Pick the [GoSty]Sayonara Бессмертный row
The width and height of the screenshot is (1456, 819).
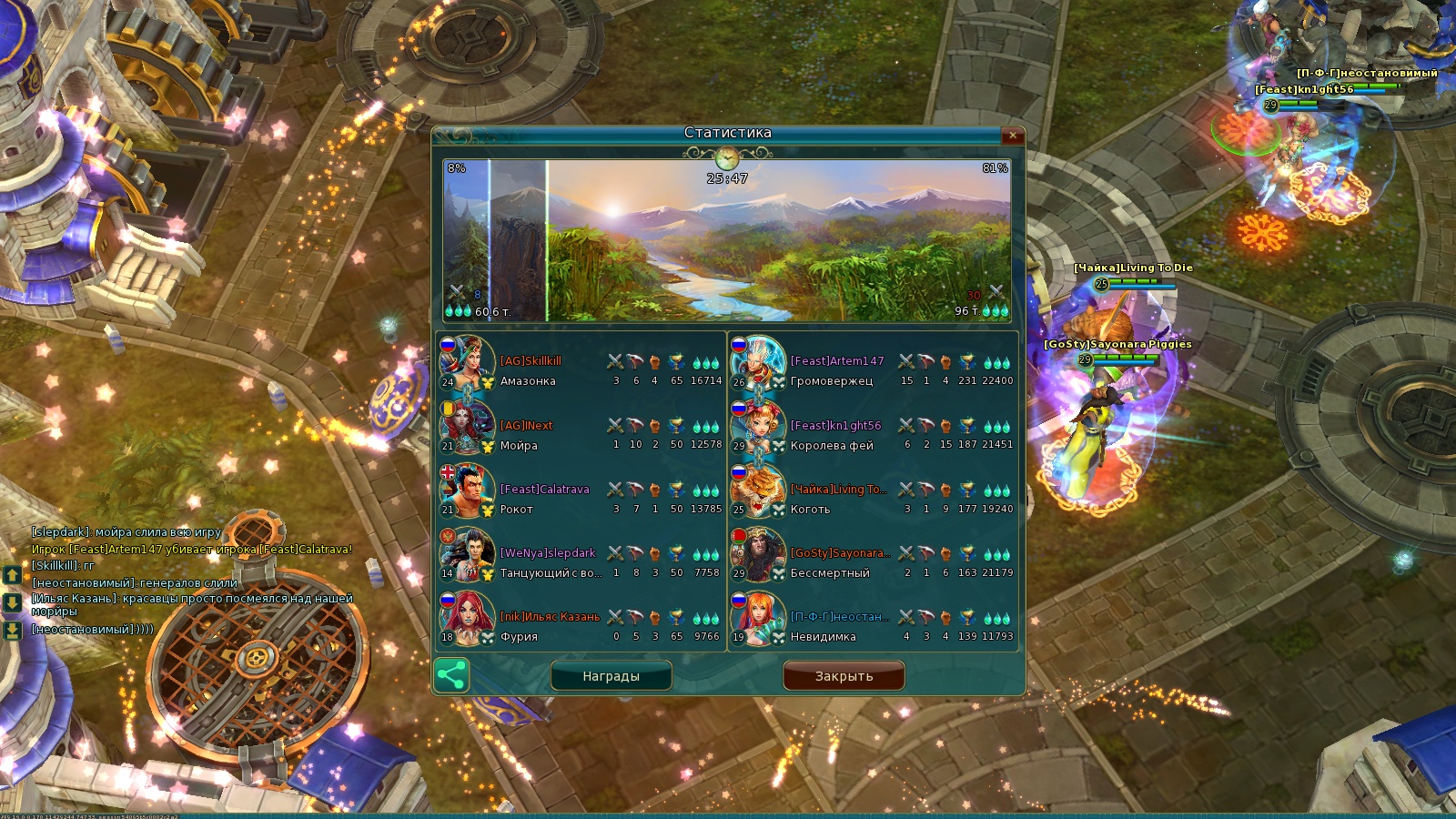(x=872, y=562)
